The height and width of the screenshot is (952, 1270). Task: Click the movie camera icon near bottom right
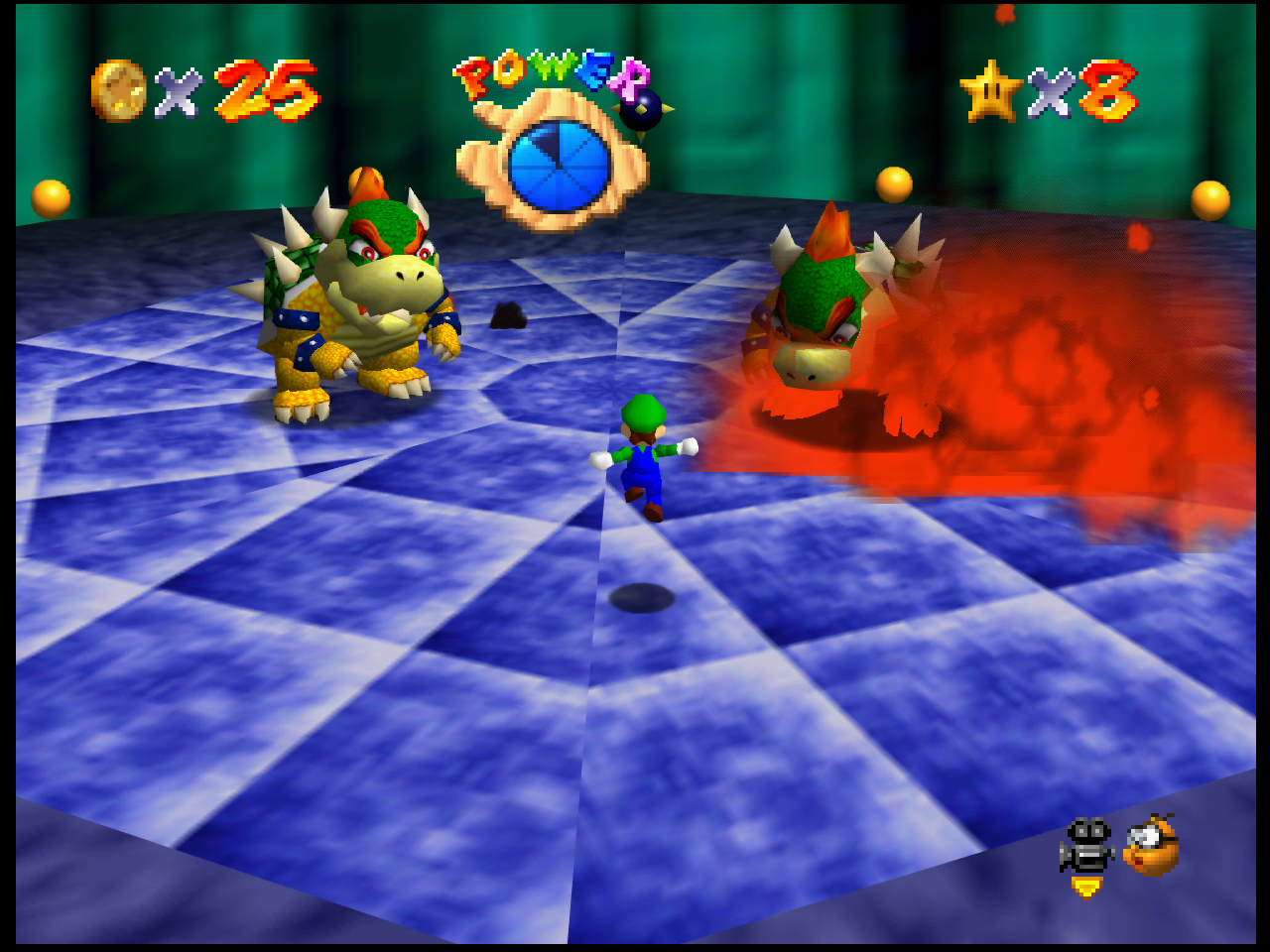coord(1086,843)
